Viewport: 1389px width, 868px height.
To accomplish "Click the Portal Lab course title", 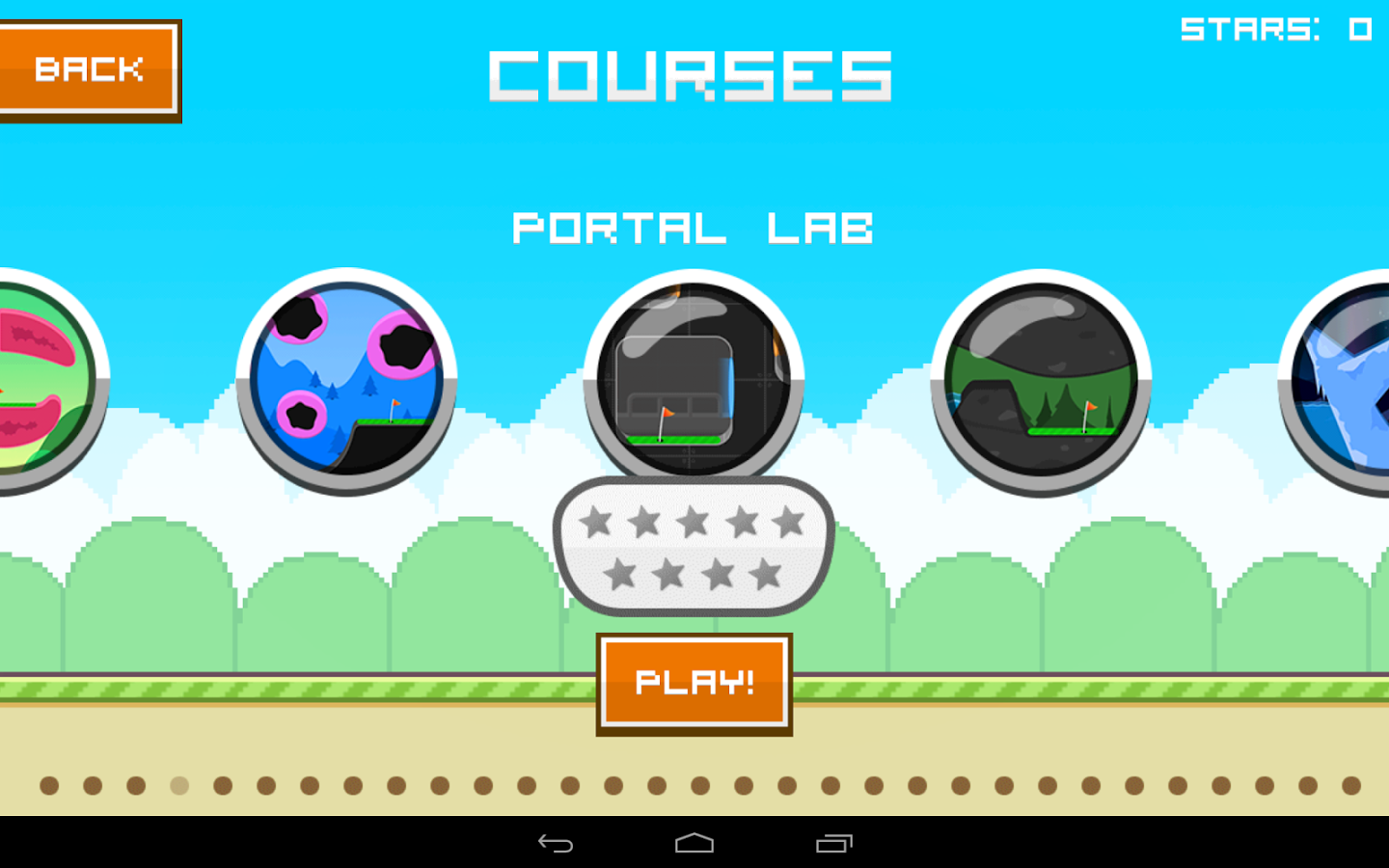I will pyautogui.click(x=694, y=228).
